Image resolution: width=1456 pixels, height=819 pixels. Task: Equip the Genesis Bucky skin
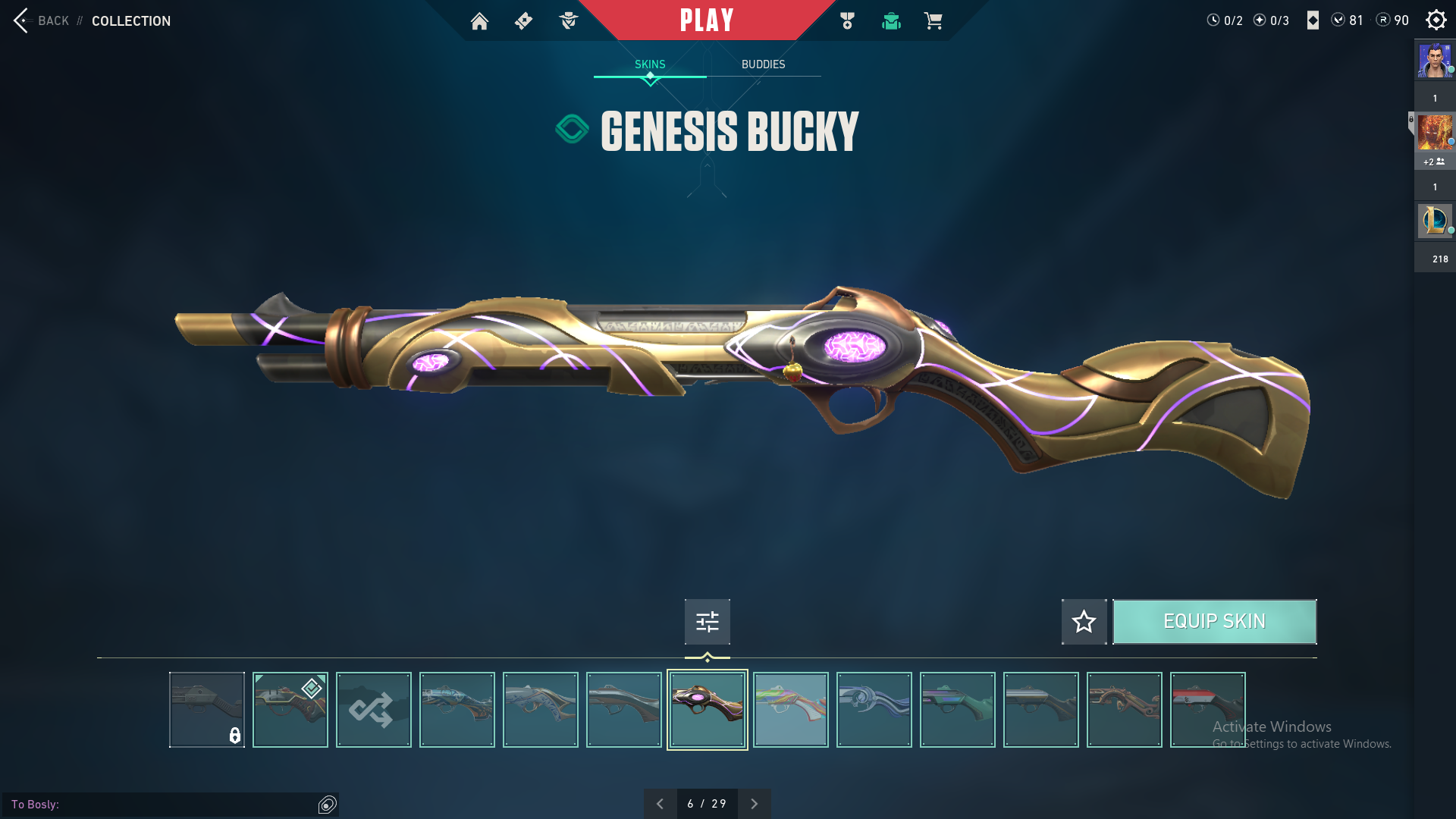(x=1214, y=622)
